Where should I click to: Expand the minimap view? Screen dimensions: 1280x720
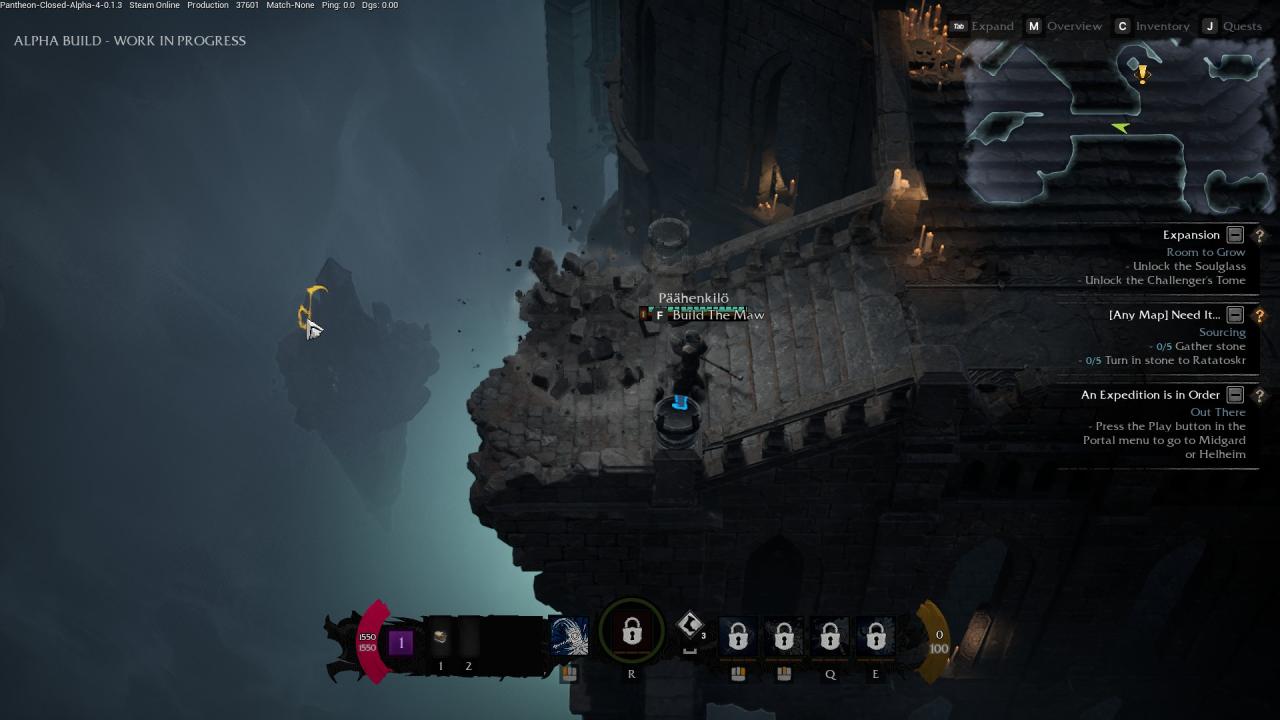[982, 26]
